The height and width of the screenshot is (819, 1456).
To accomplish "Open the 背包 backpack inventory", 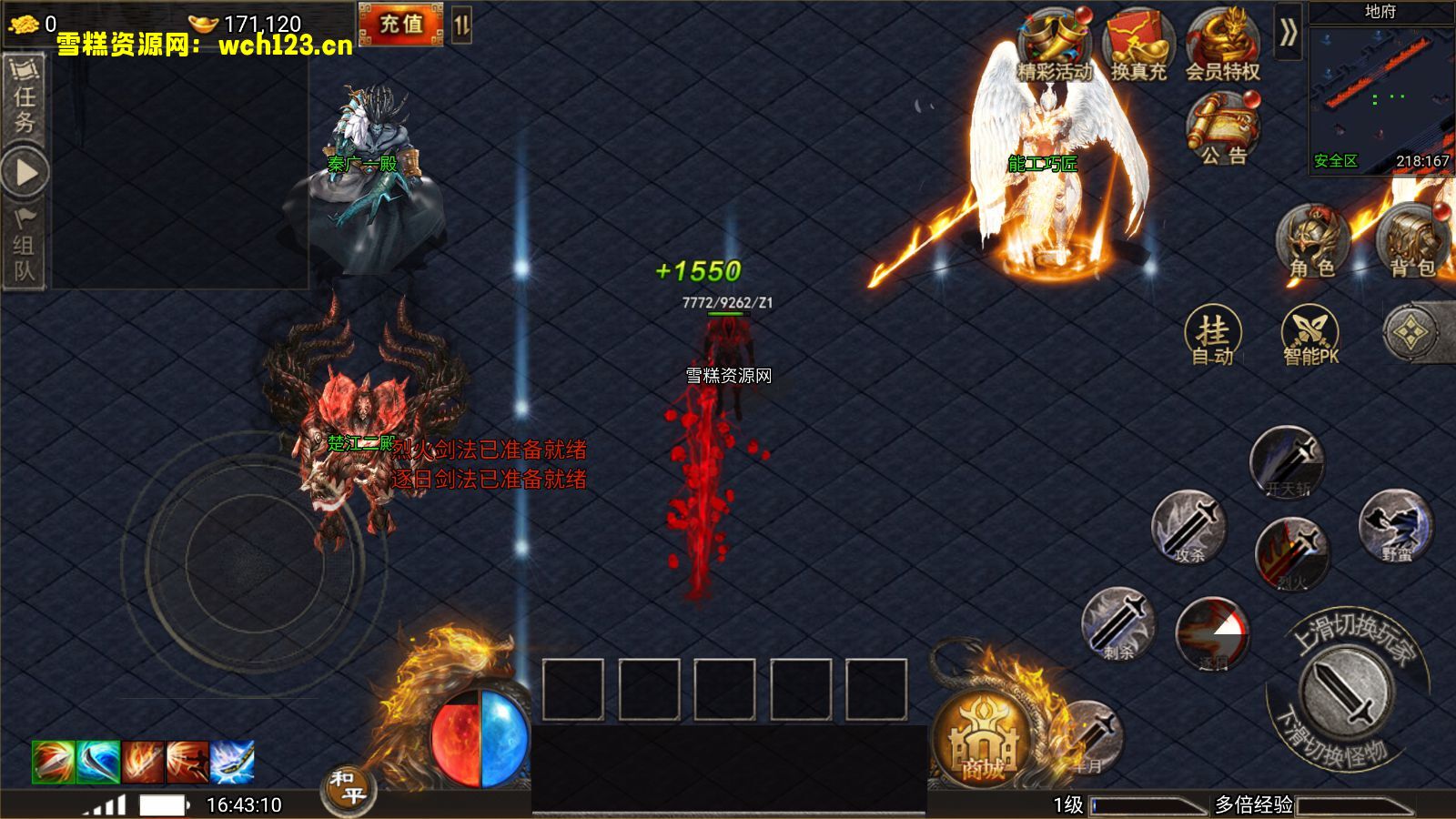I will click(x=1412, y=242).
